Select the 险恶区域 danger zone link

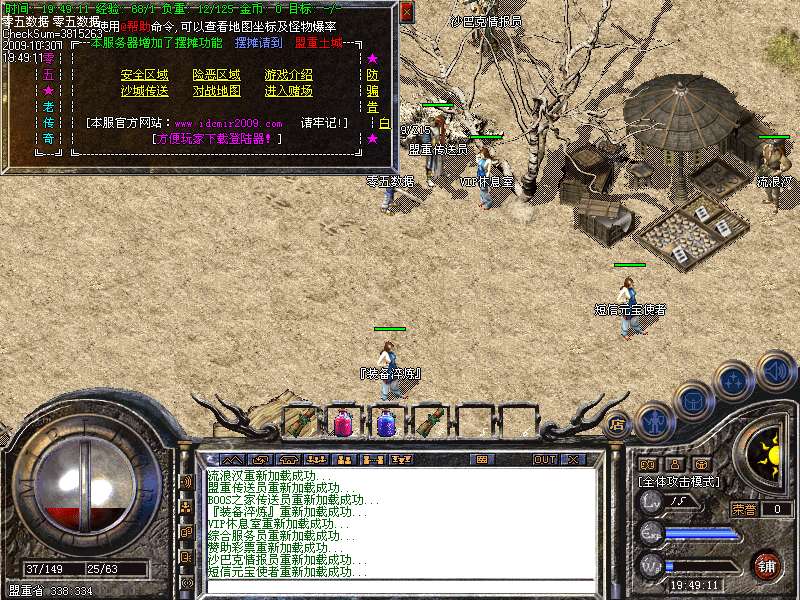[x=217, y=75]
